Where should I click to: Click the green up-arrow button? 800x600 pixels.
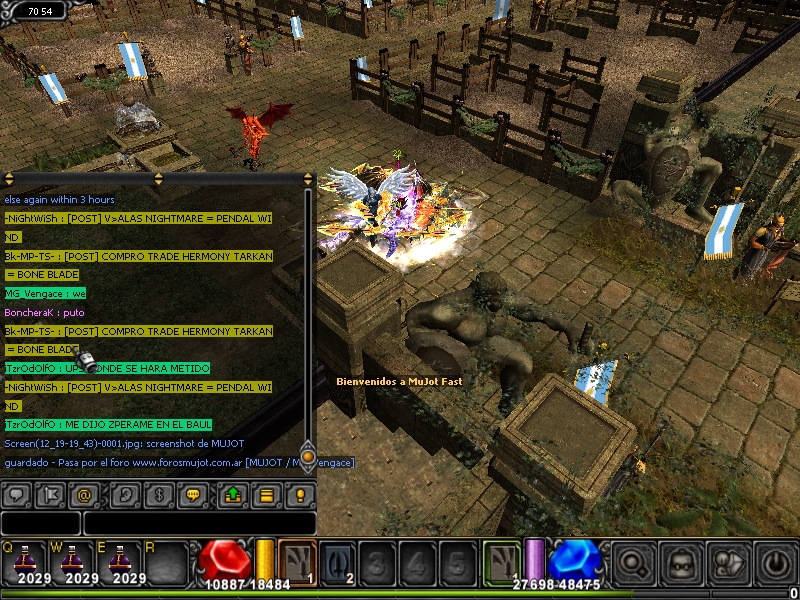[233, 494]
